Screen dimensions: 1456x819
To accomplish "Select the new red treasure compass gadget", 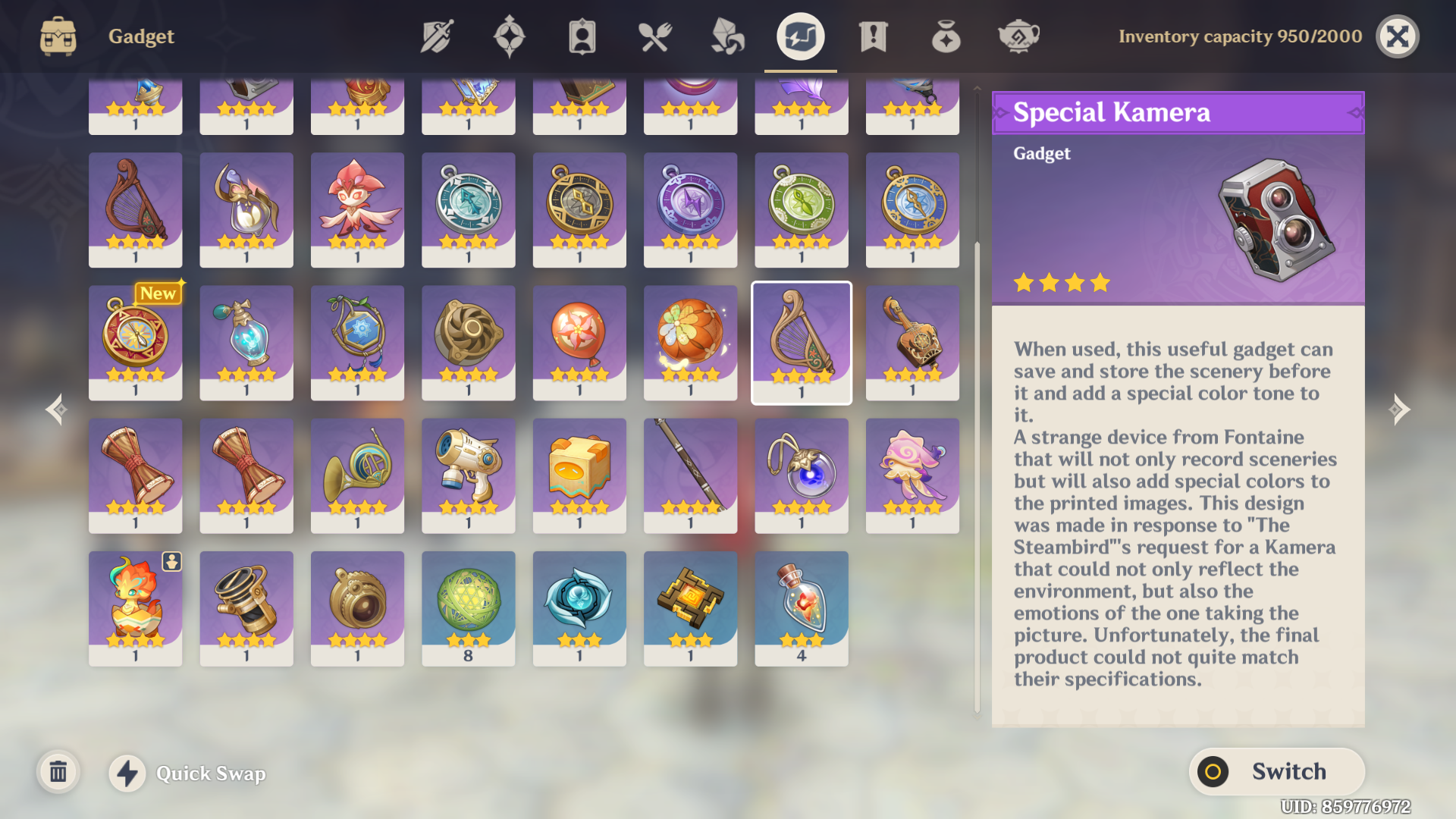I will click(x=135, y=343).
